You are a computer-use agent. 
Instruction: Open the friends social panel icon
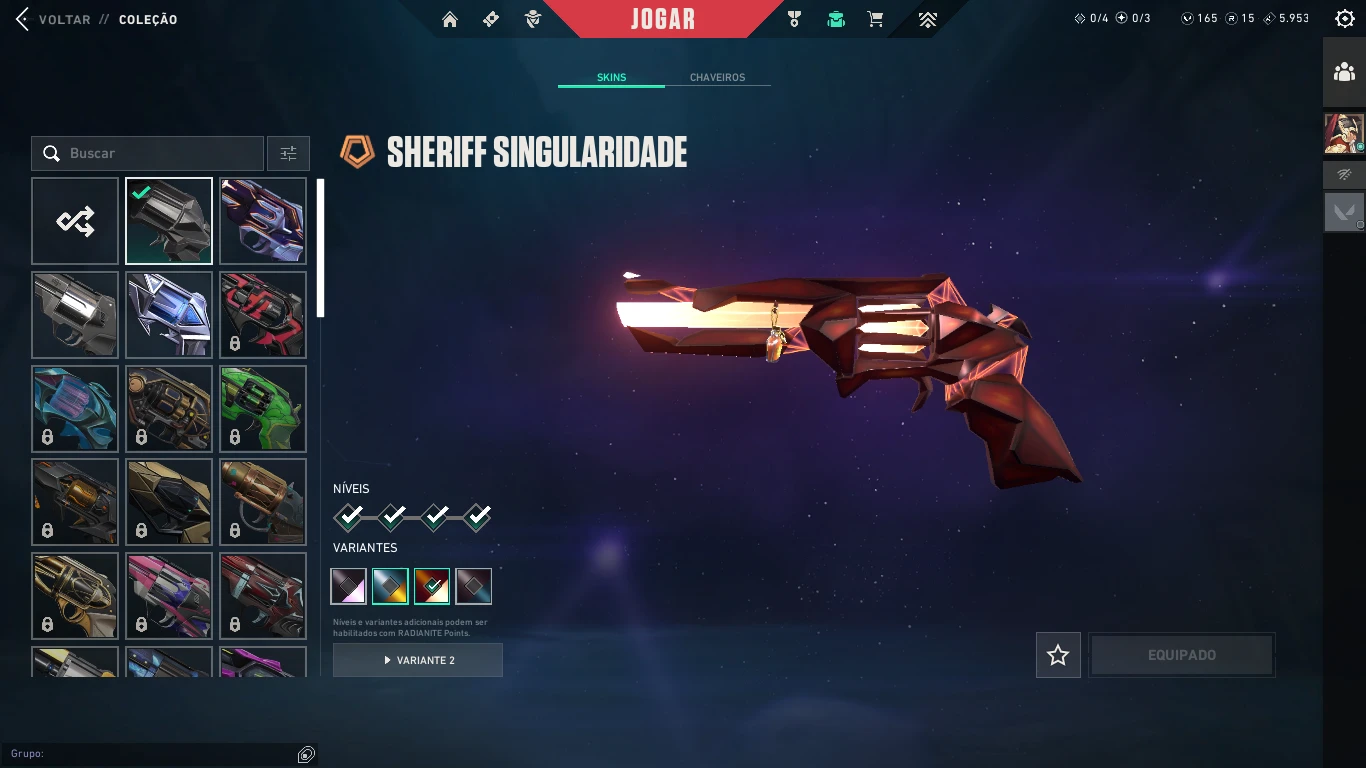pyautogui.click(x=1344, y=72)
